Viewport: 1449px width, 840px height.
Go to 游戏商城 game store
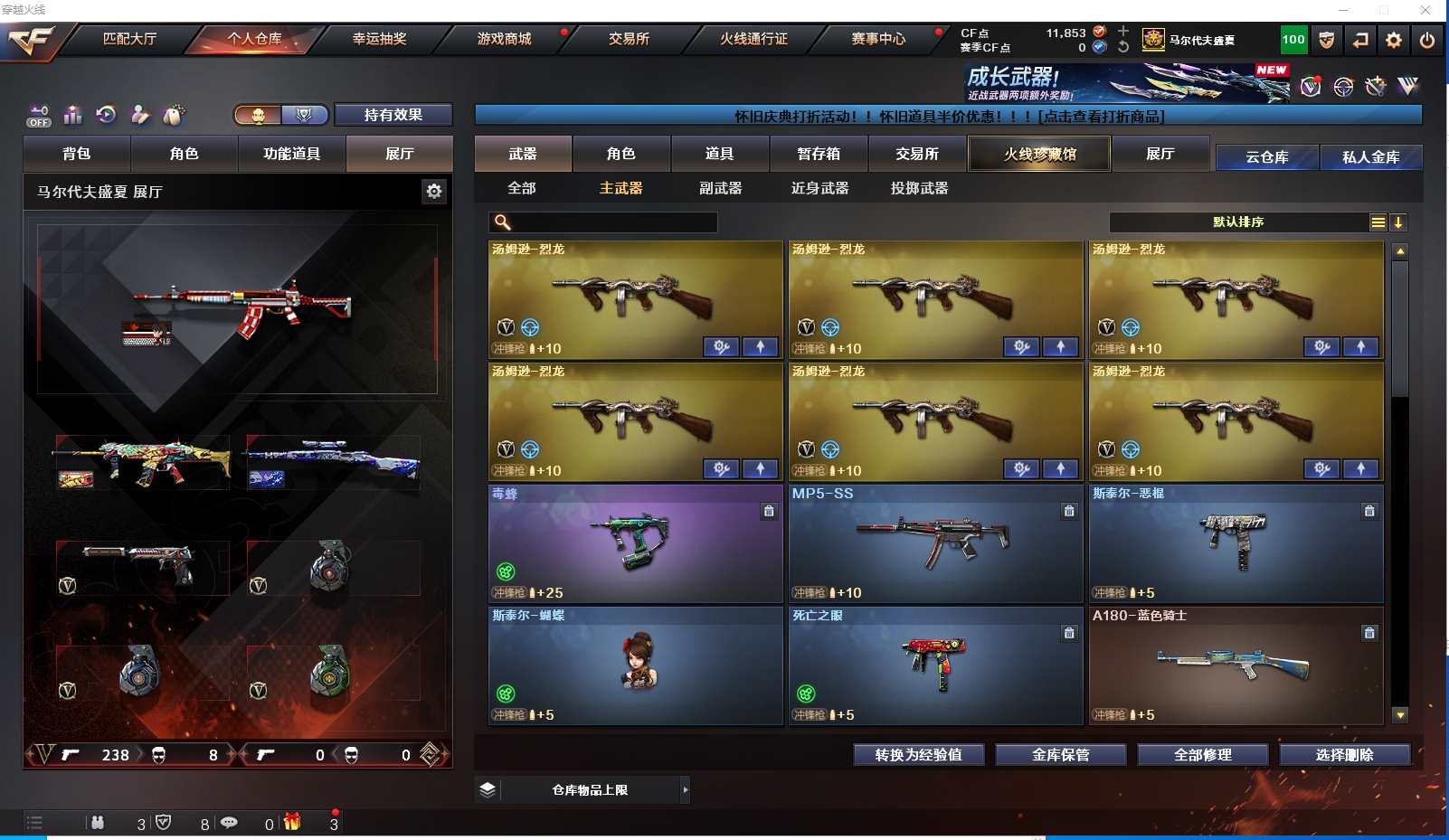[504, 39]
